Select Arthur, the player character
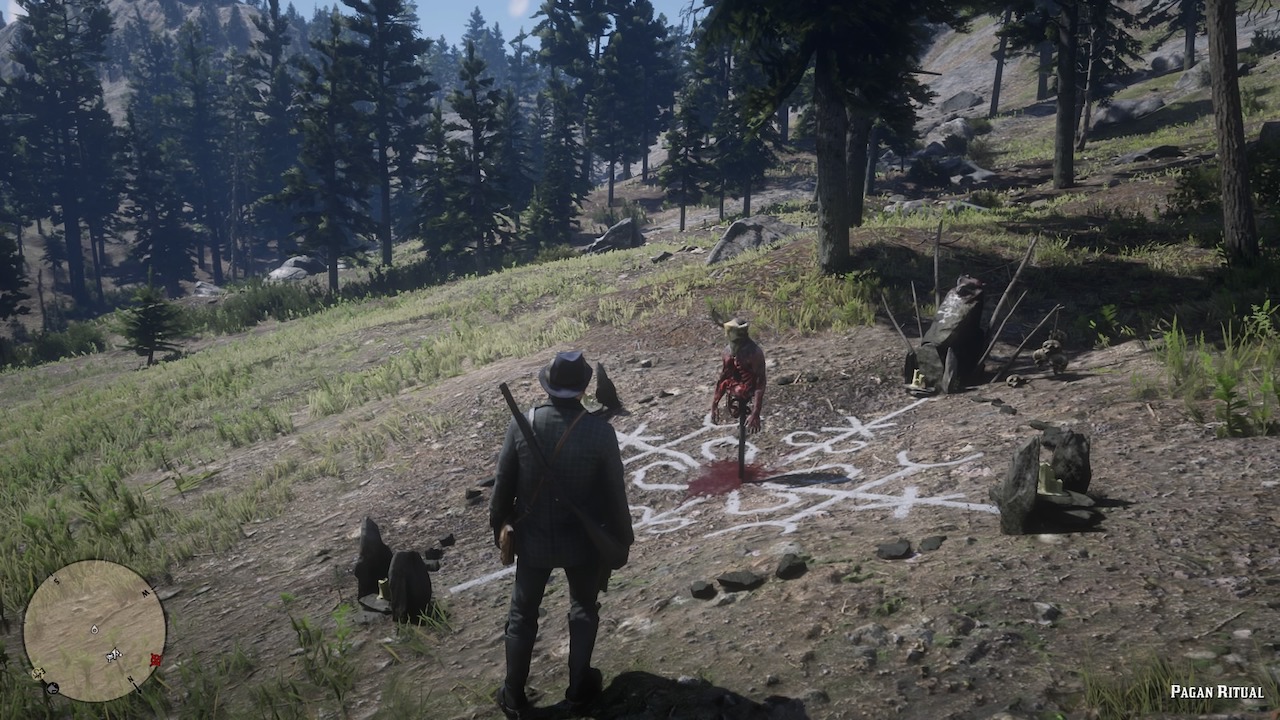1280x720 pixels. pos(560,500)
